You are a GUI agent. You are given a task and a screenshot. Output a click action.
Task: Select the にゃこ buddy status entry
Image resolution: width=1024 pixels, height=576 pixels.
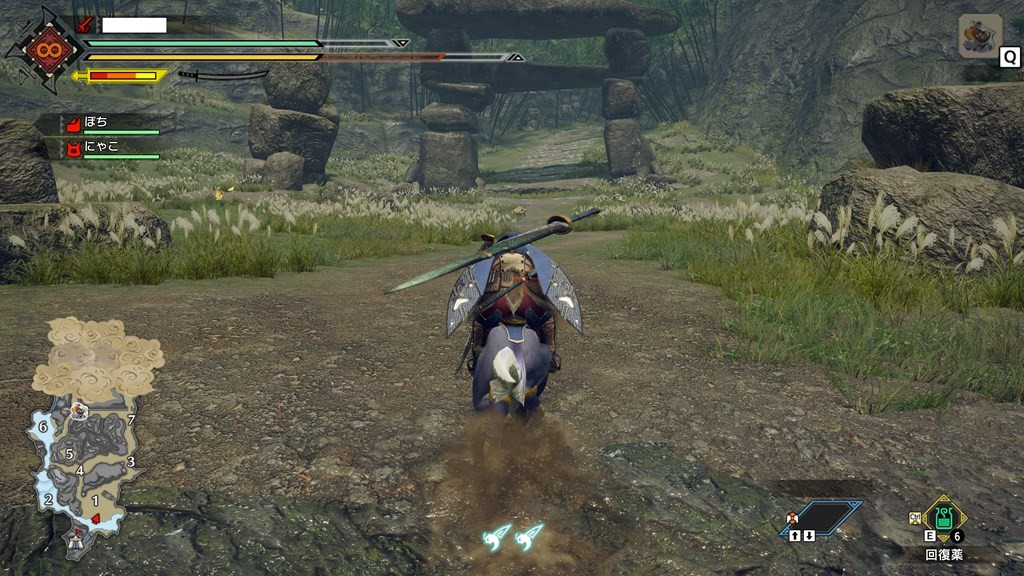112,150
